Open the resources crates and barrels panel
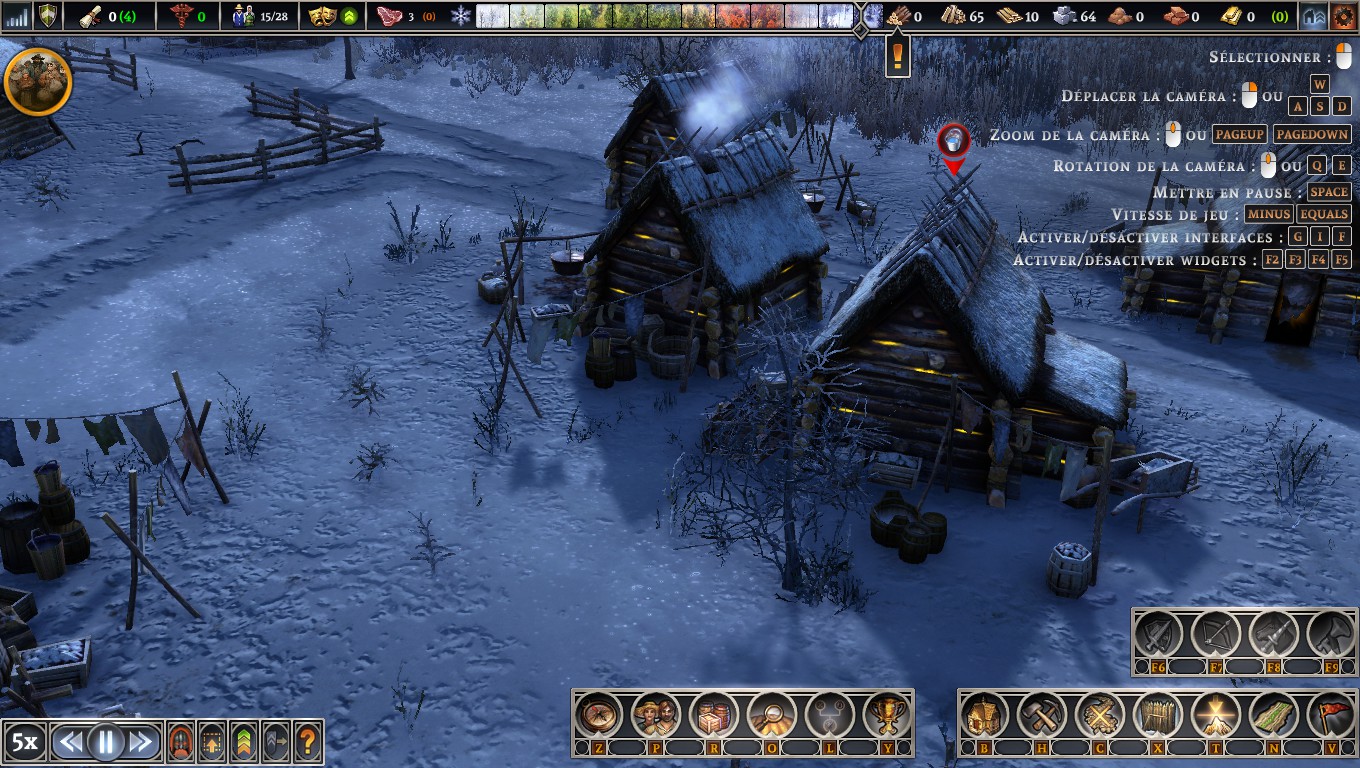This screenshot has width=1360, height=768. [x=714, y=715]
